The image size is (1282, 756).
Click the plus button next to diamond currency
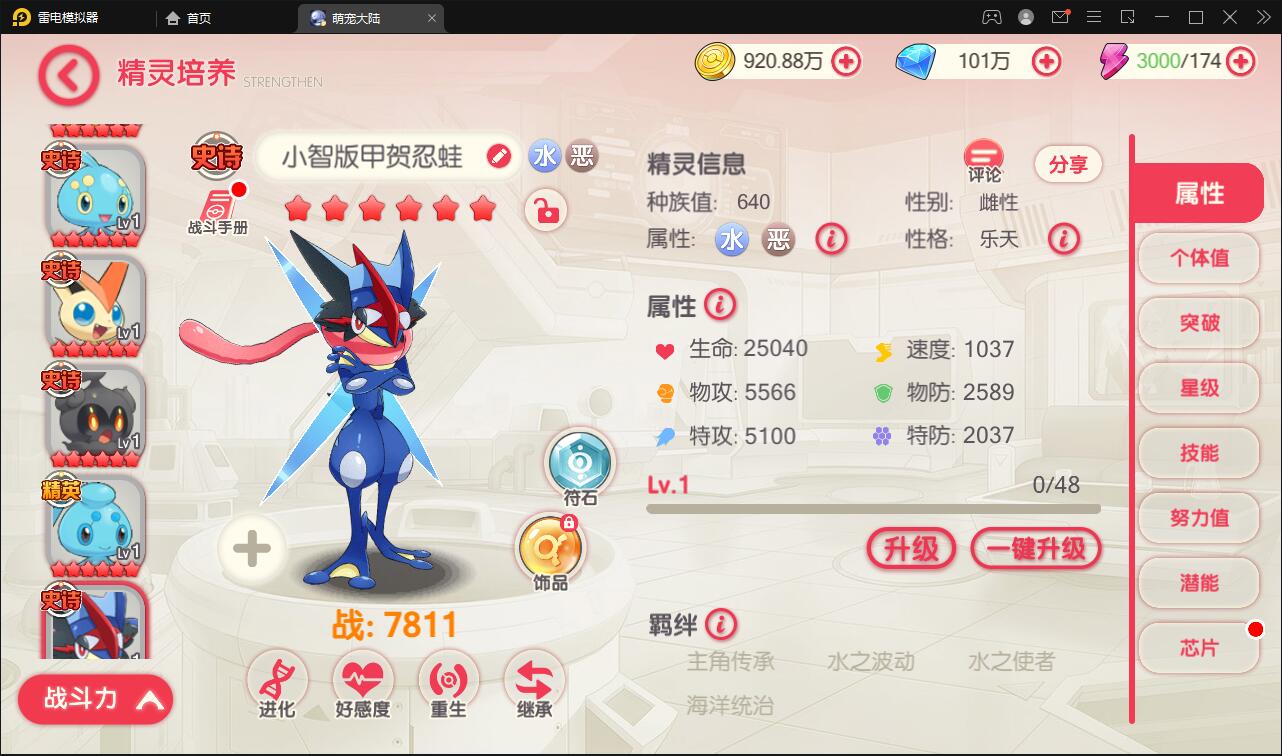(1046, 61)
